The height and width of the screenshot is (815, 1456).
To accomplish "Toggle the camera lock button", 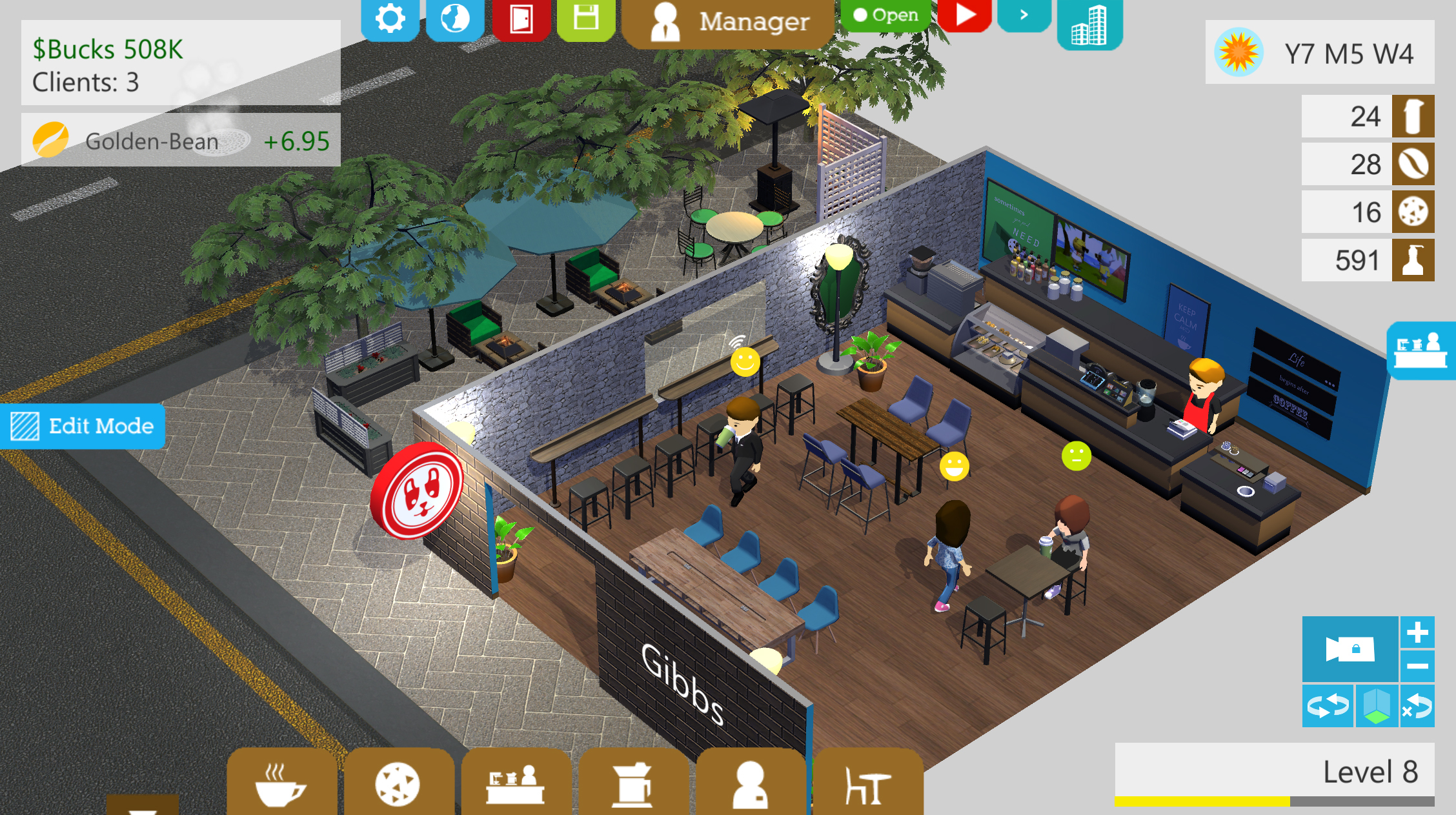I will (x=1350, y=649).
